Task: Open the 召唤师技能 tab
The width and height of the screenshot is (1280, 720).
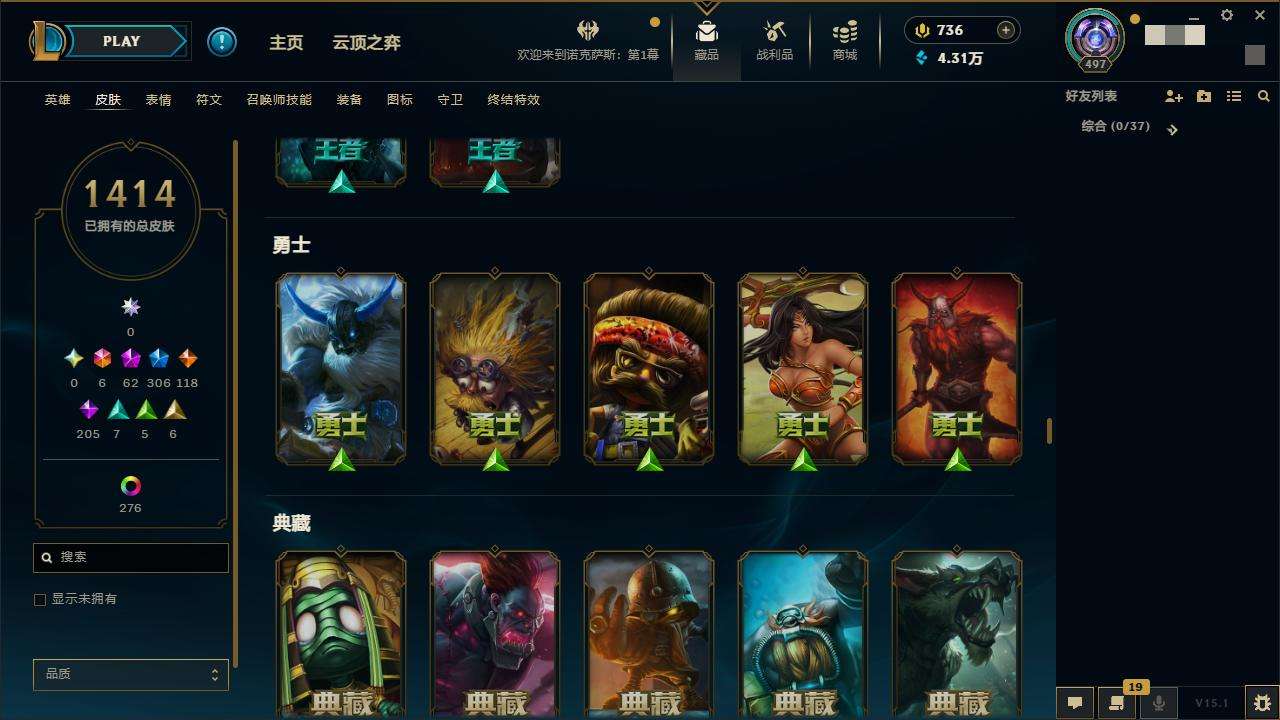Action: pos(279,100)
